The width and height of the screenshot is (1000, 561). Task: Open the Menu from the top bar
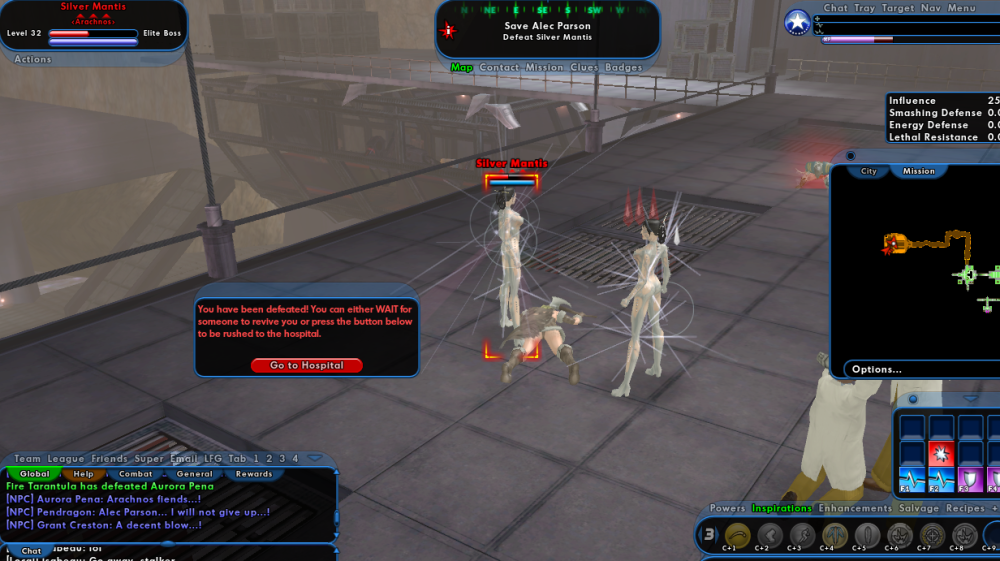(961, 8)
